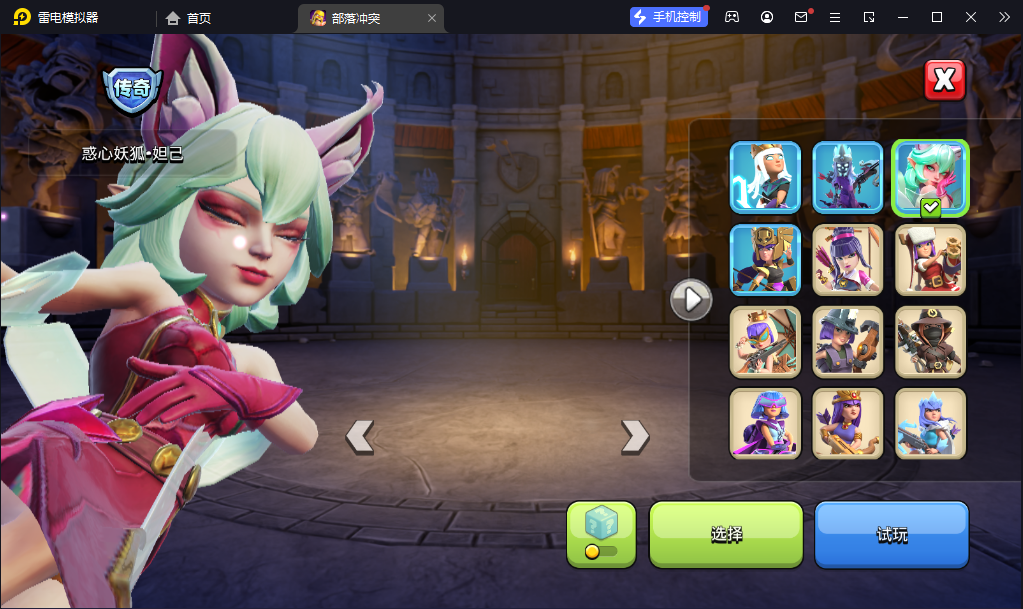Select the icy blue crystal-haired skin
Screen dimensions: 1023x609
point(930,423)
